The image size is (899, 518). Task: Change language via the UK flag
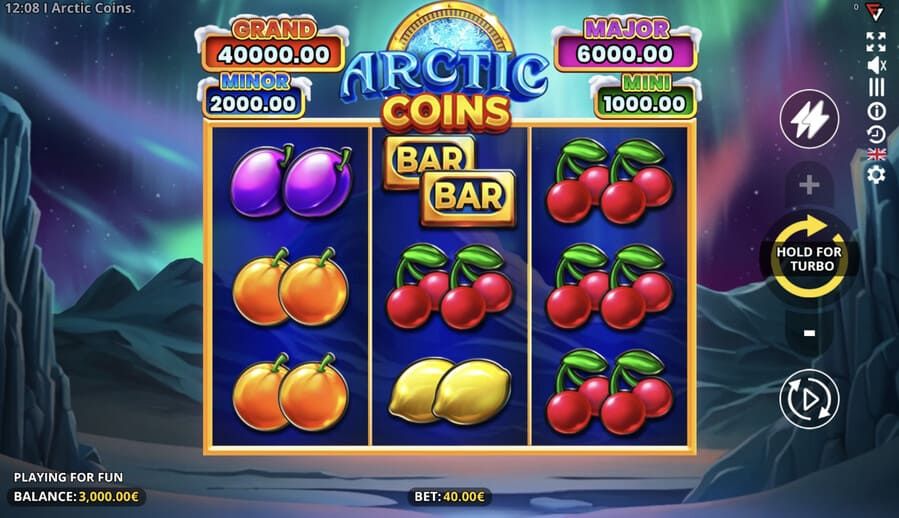876,154
